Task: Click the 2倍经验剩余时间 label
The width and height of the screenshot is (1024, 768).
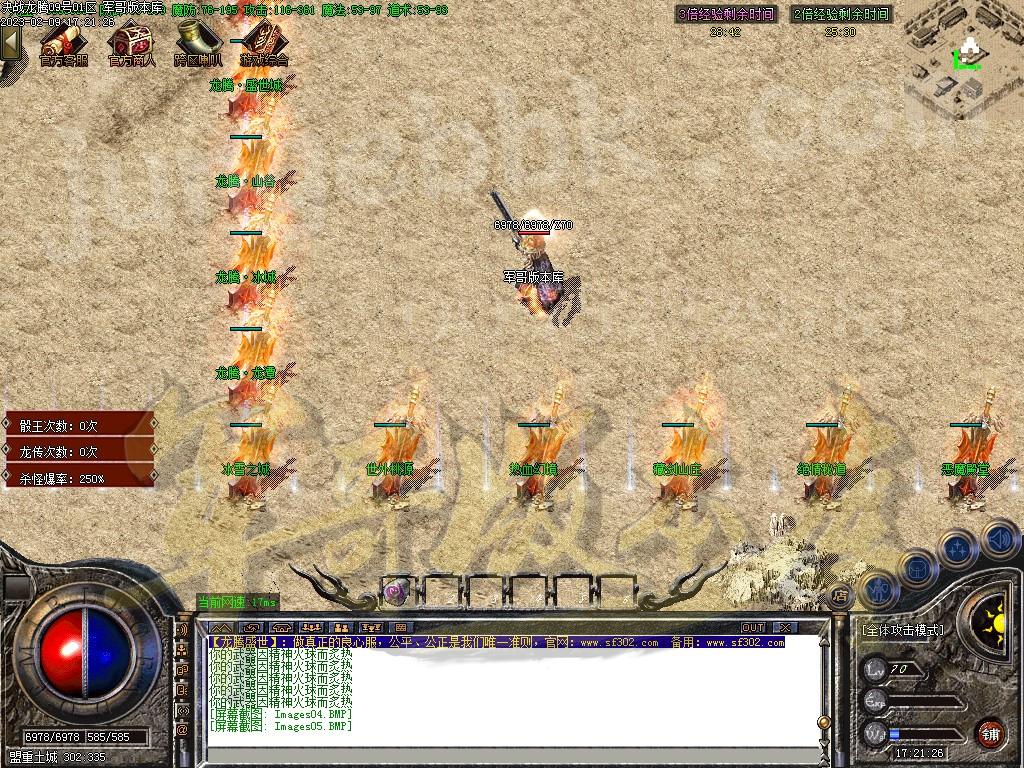Action: pos(841,15)
